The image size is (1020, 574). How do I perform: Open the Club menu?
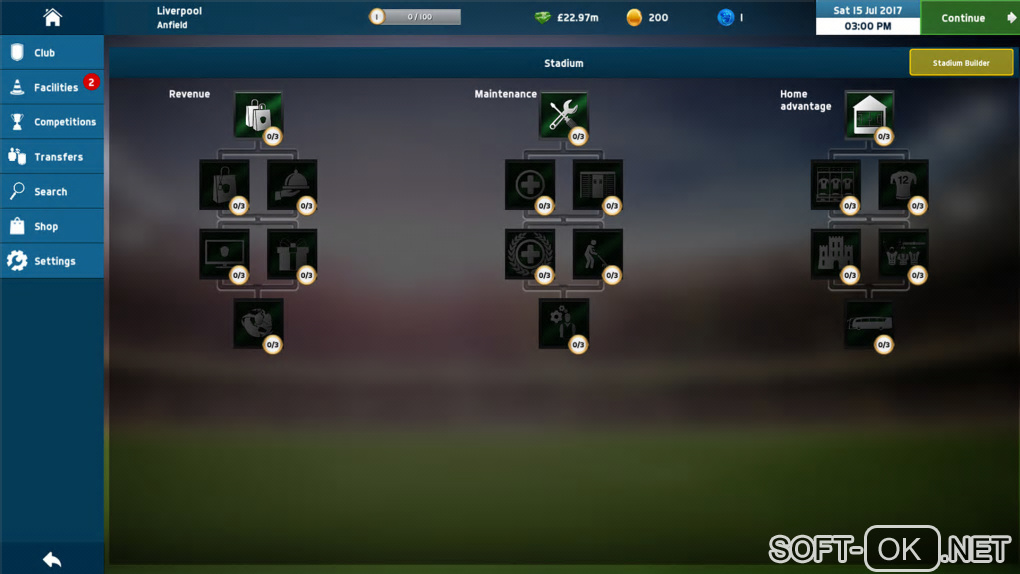[x=52, y=52]
